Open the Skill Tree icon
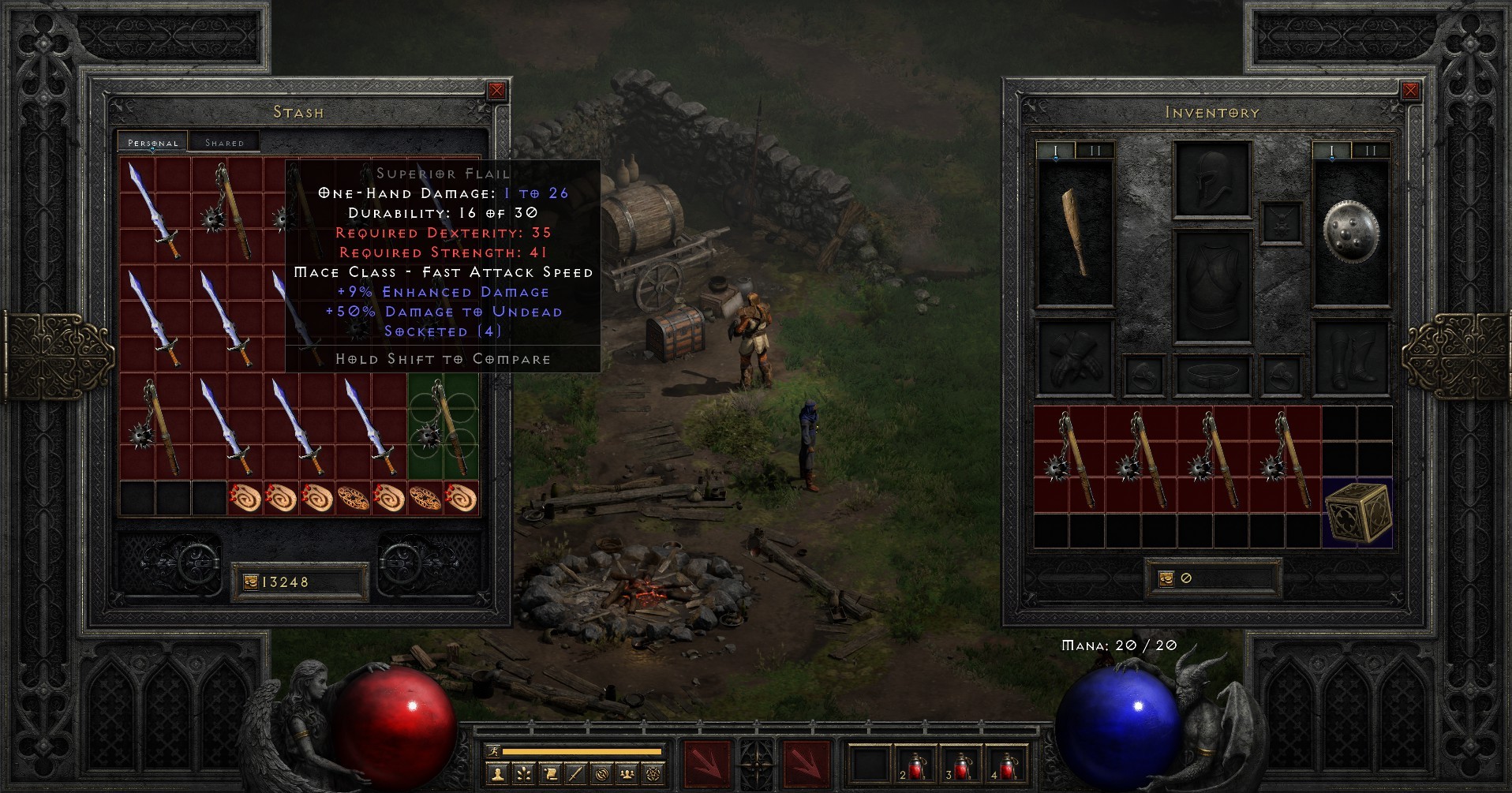This screenshot has height=793, width=1512. [523, 775]
